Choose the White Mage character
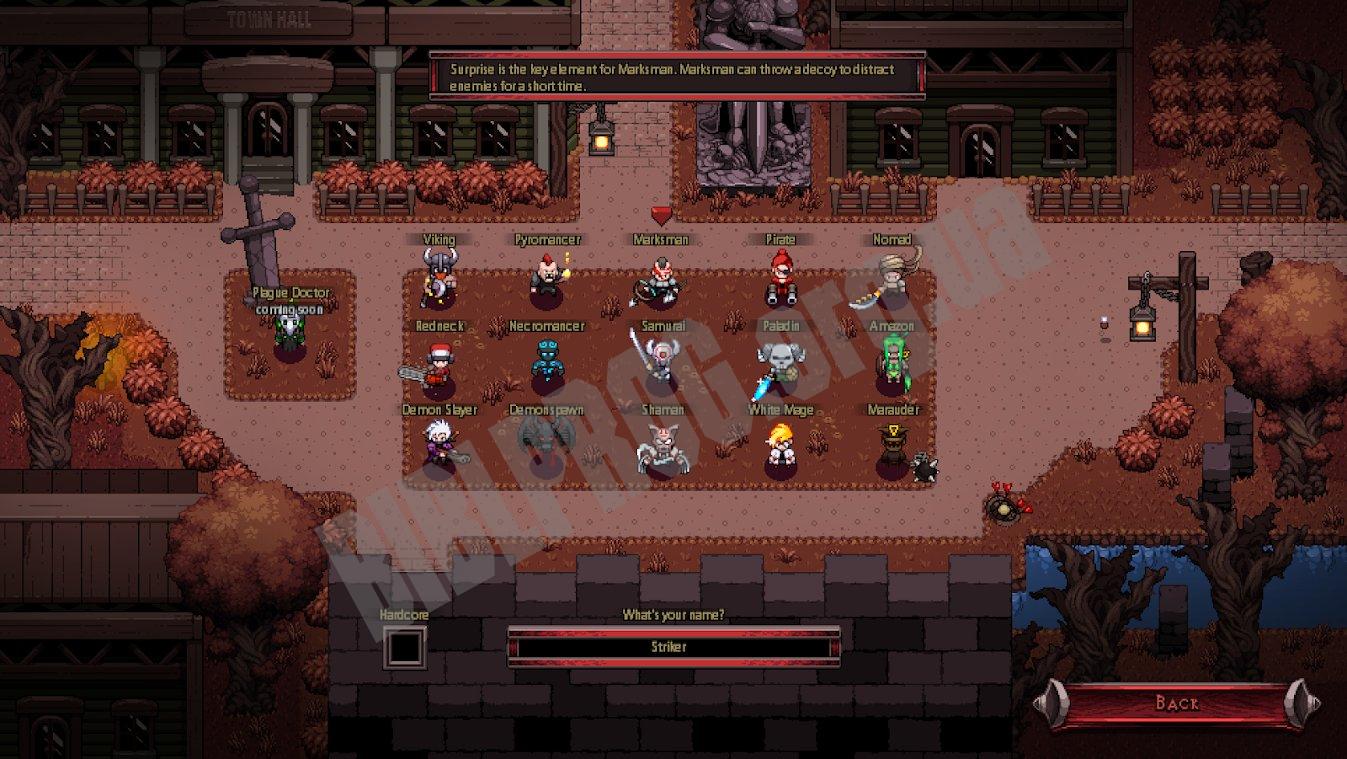 point(780,447)
